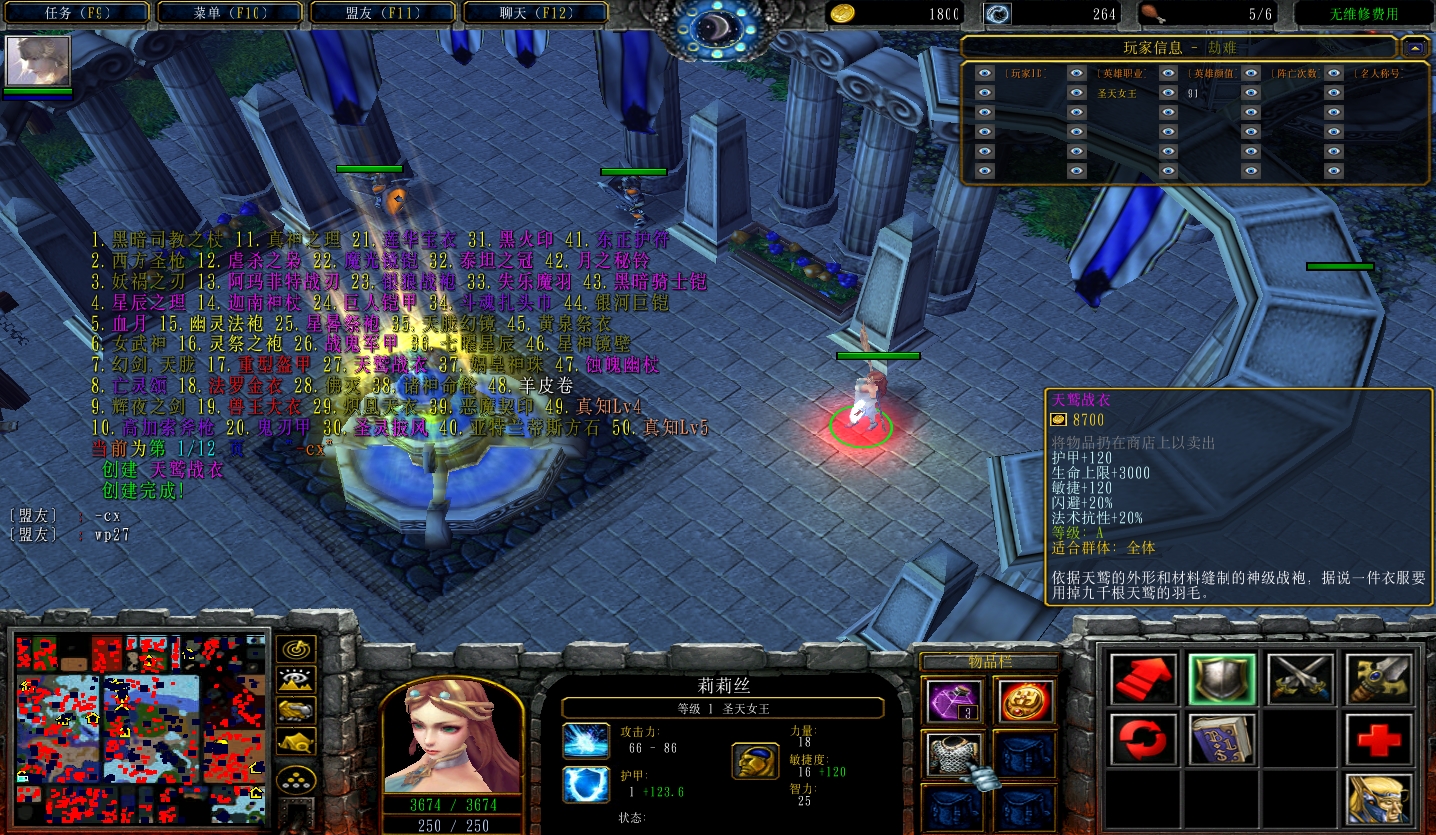Screen dimensions: 1436x835
Task: Open the red cross hero skills button
Action: 1379,740
